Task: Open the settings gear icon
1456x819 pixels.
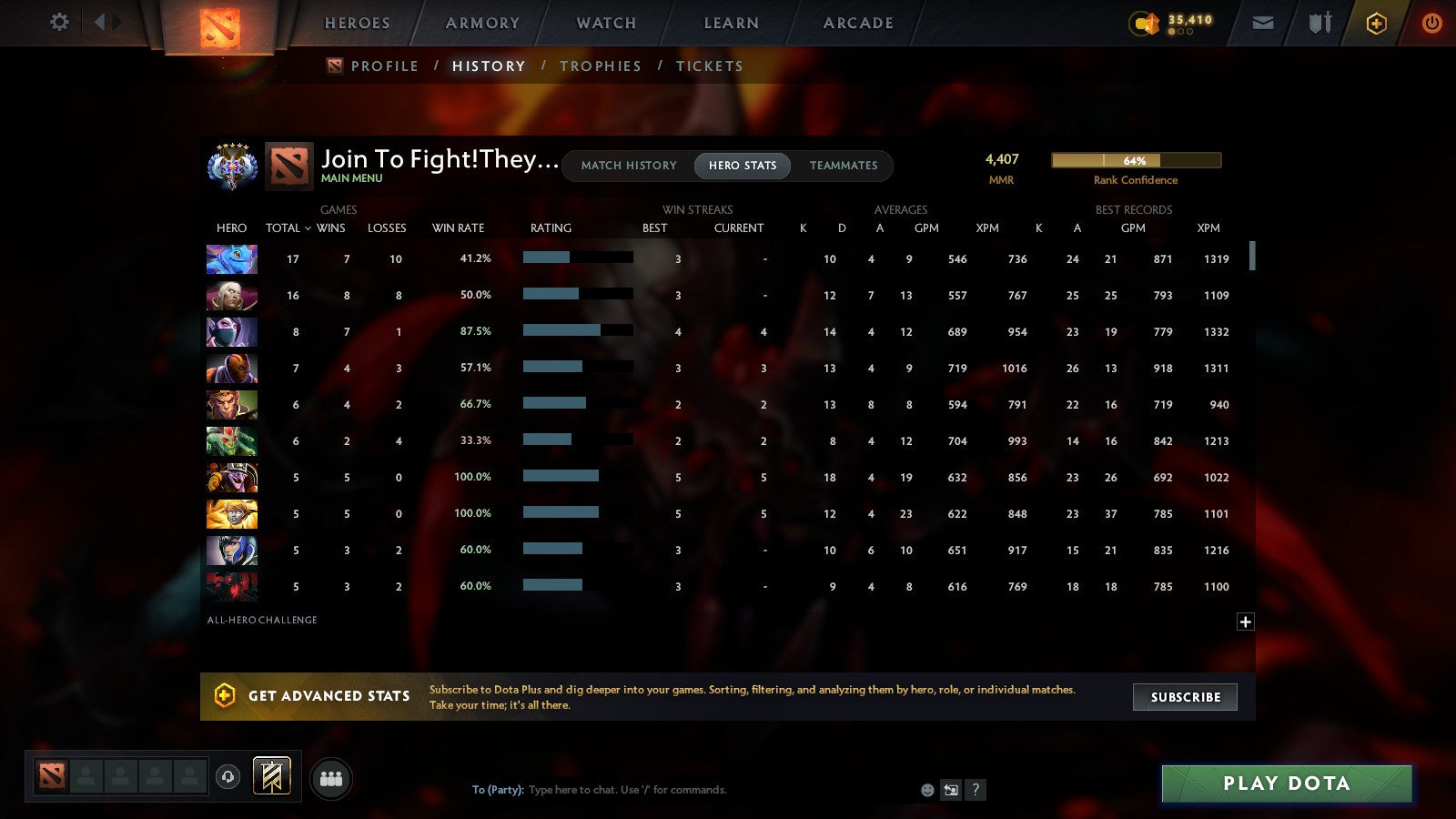Action: click(59, 23)
